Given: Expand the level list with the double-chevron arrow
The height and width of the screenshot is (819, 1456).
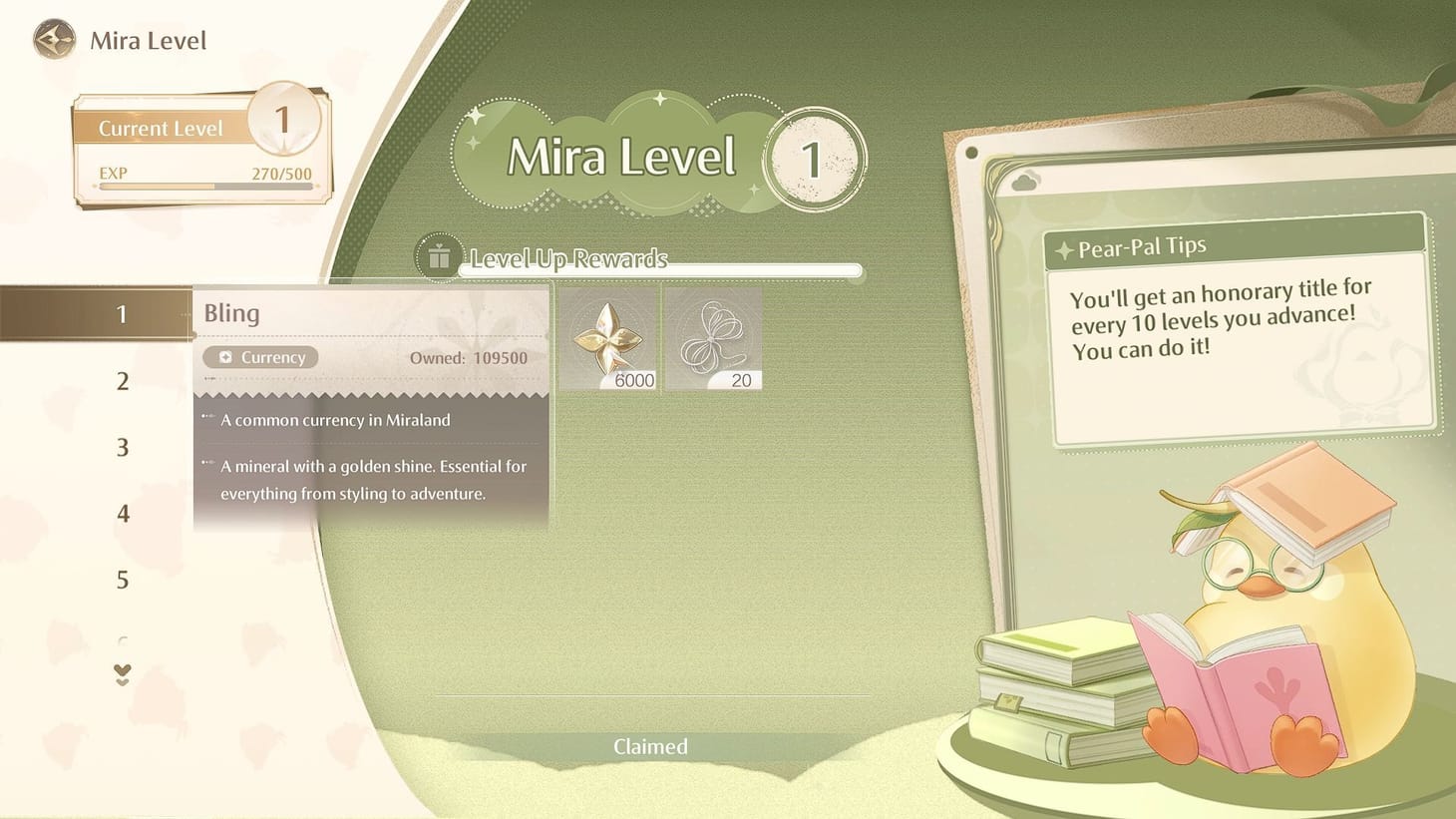Looking at the screenshot, I should pos(122,674).
